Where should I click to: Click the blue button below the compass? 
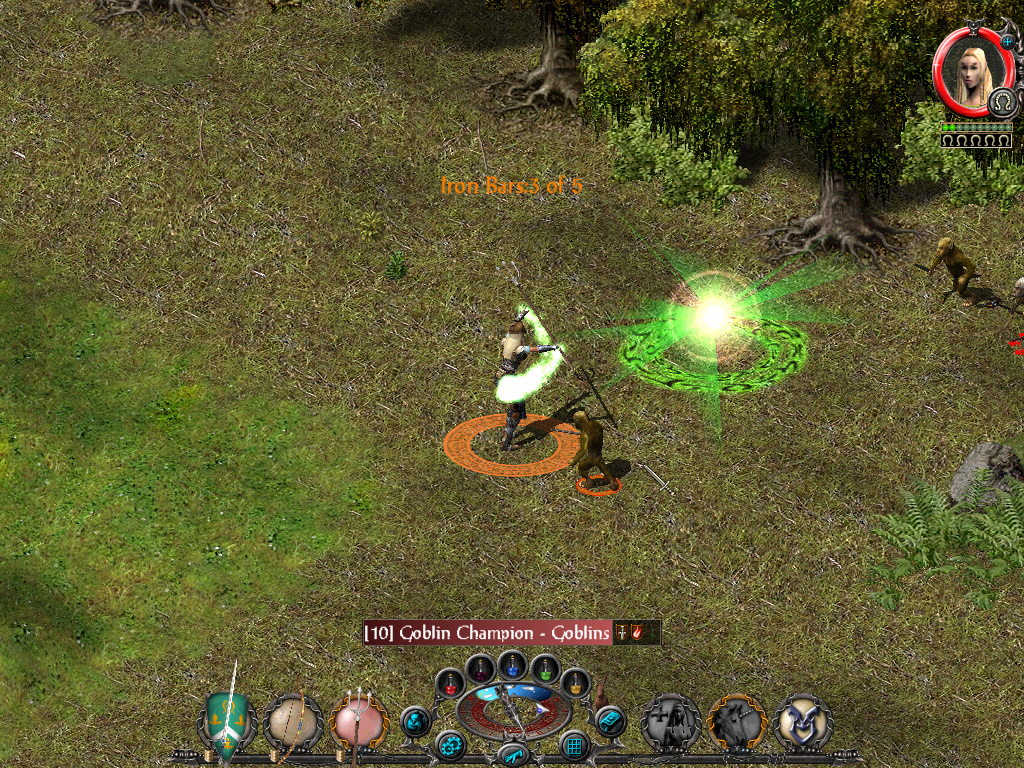click(513, 755)
